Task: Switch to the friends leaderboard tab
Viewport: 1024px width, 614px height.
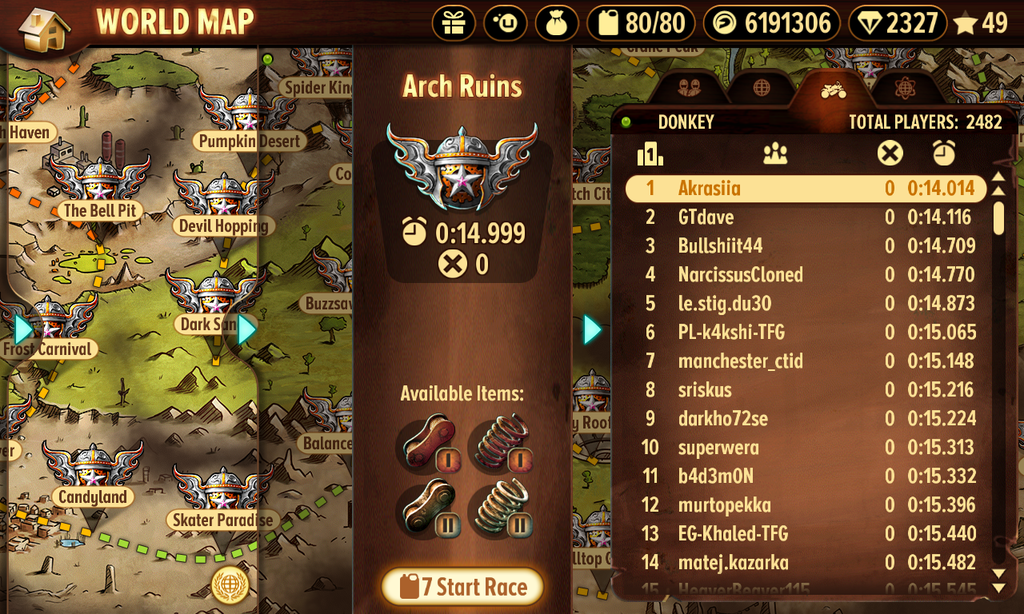Action: pyautogui.click(x=687, y=88)
